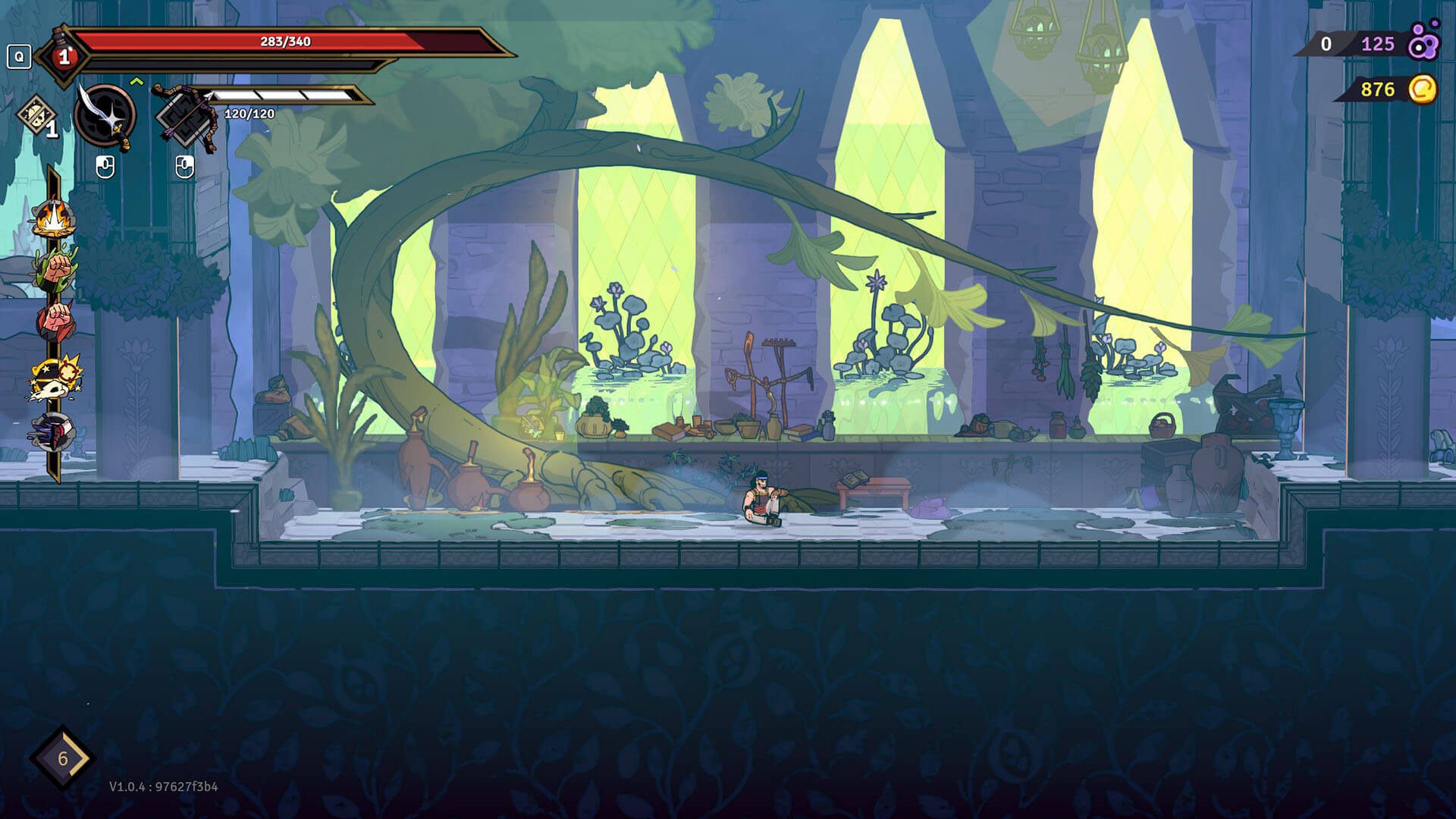Click the red health potion flask
Viewport: 1456px width, 819px height.
pyautogui.click(x=63, y=55)
